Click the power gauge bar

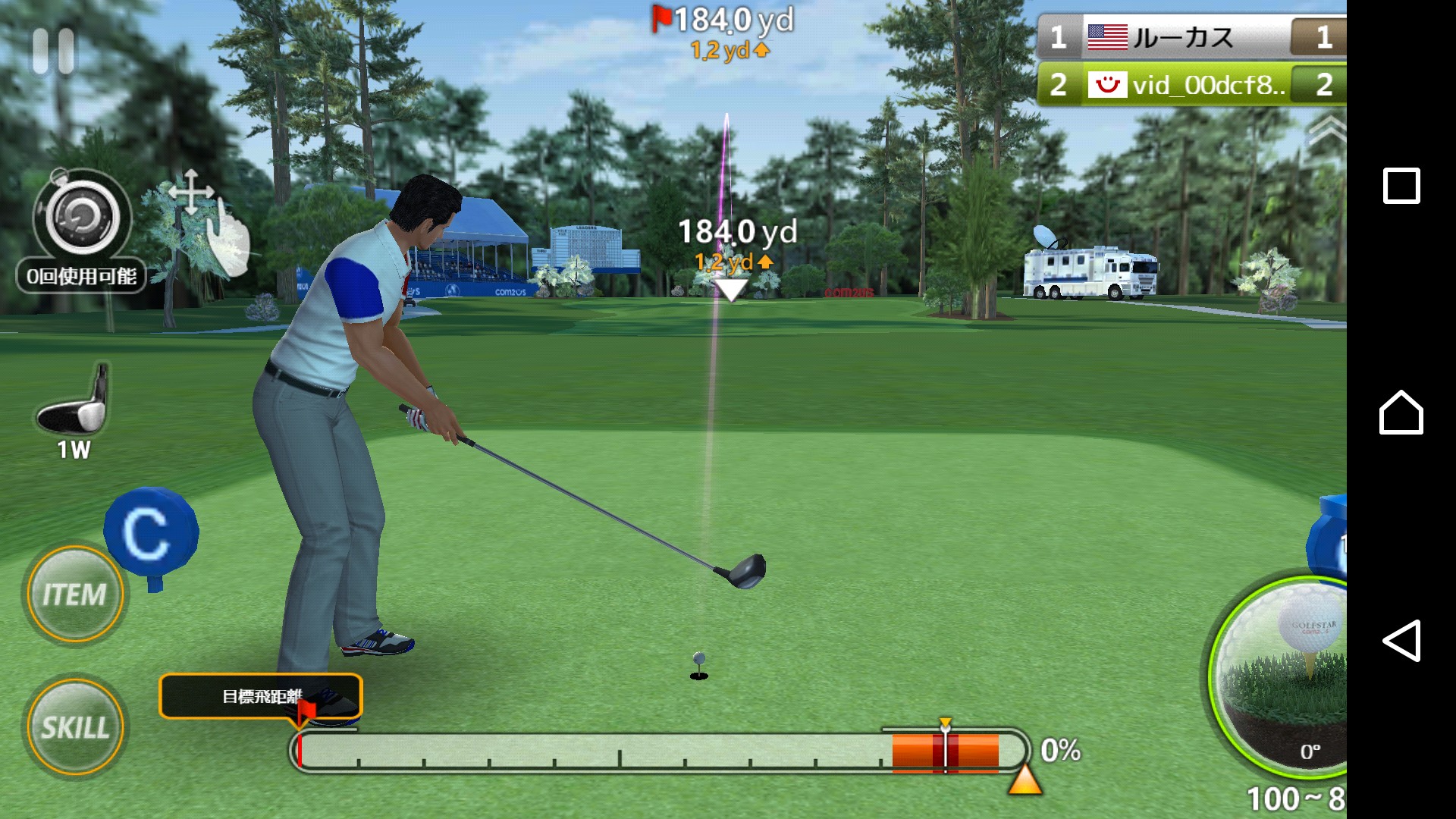click(658, 752)
